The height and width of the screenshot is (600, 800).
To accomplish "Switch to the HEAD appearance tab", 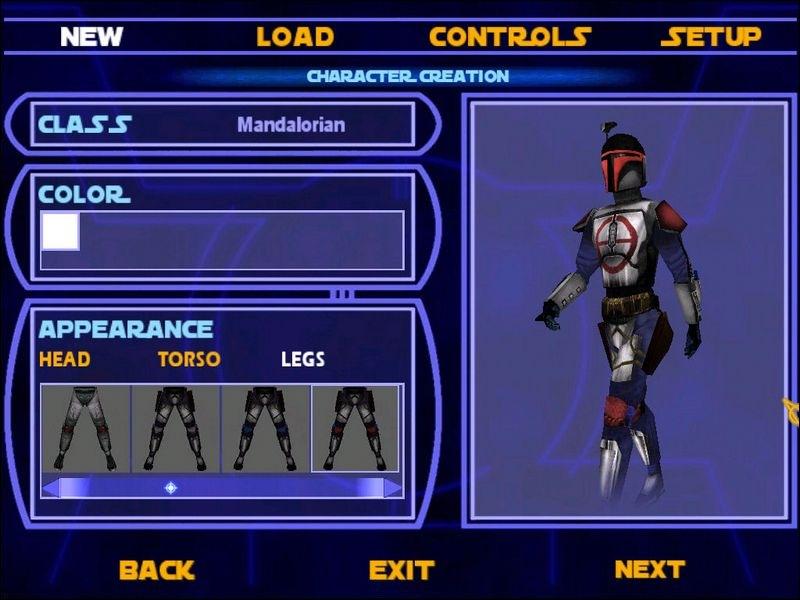I will tap(64, 359).
